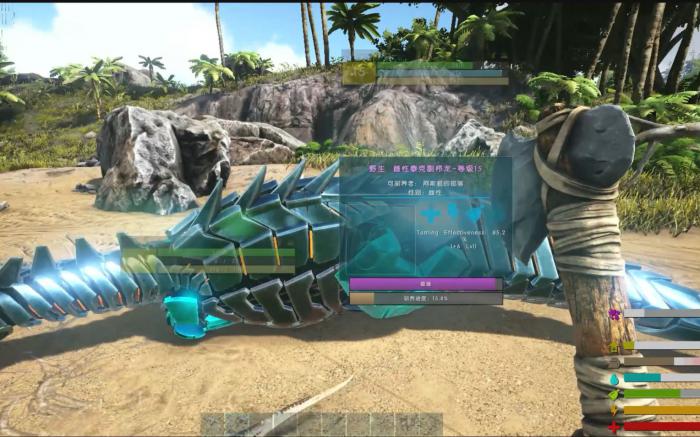Click the red health cross icon
The height and width of the screenshot is (437, 700).
(x=614, y=427)
